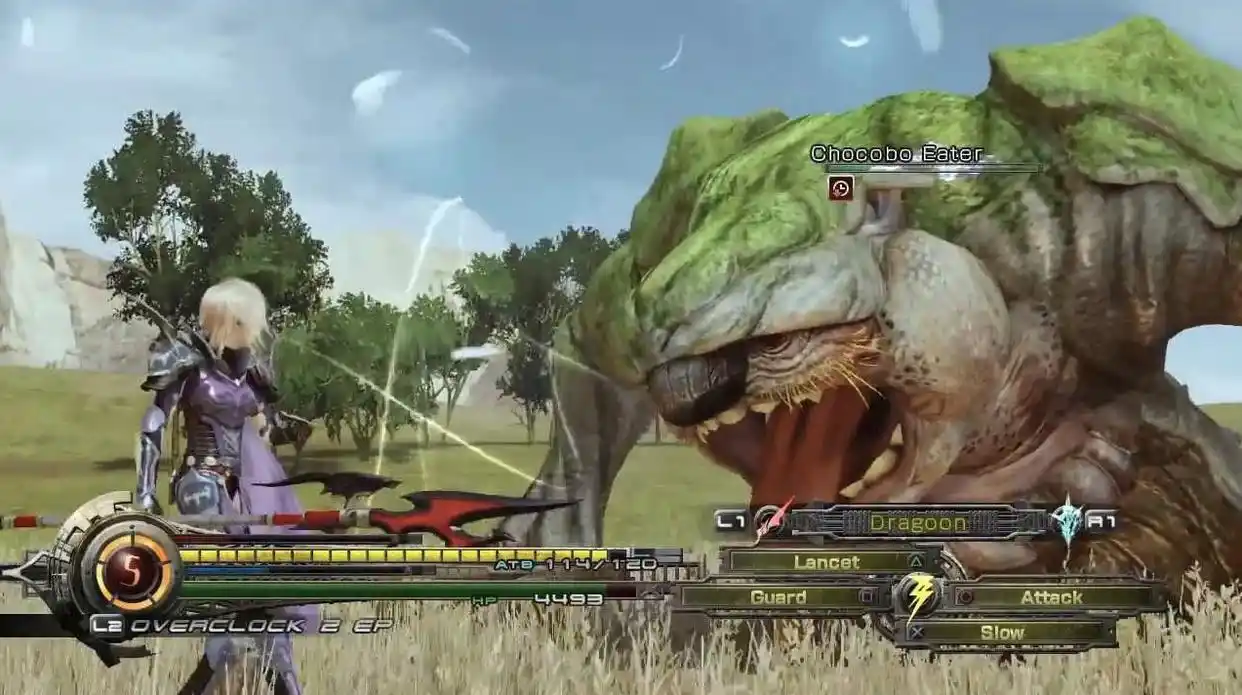The height and width of the screenshot is (695, 1242).
Task: Click the Dragoon schema name plate
Action: (917, 522)
